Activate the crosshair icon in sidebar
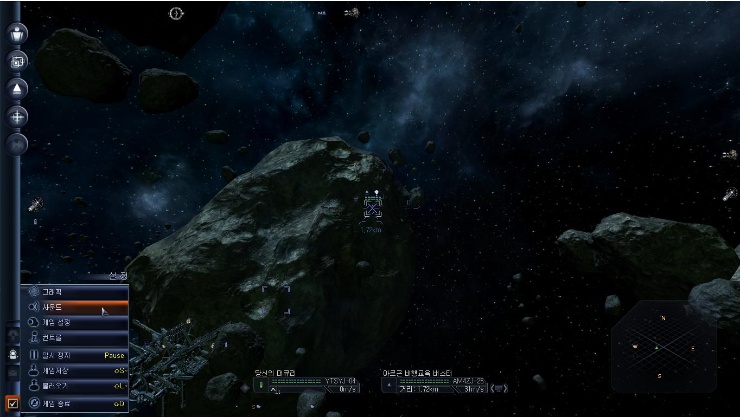Viewport: 740px width, 417px height. (19, 116)
